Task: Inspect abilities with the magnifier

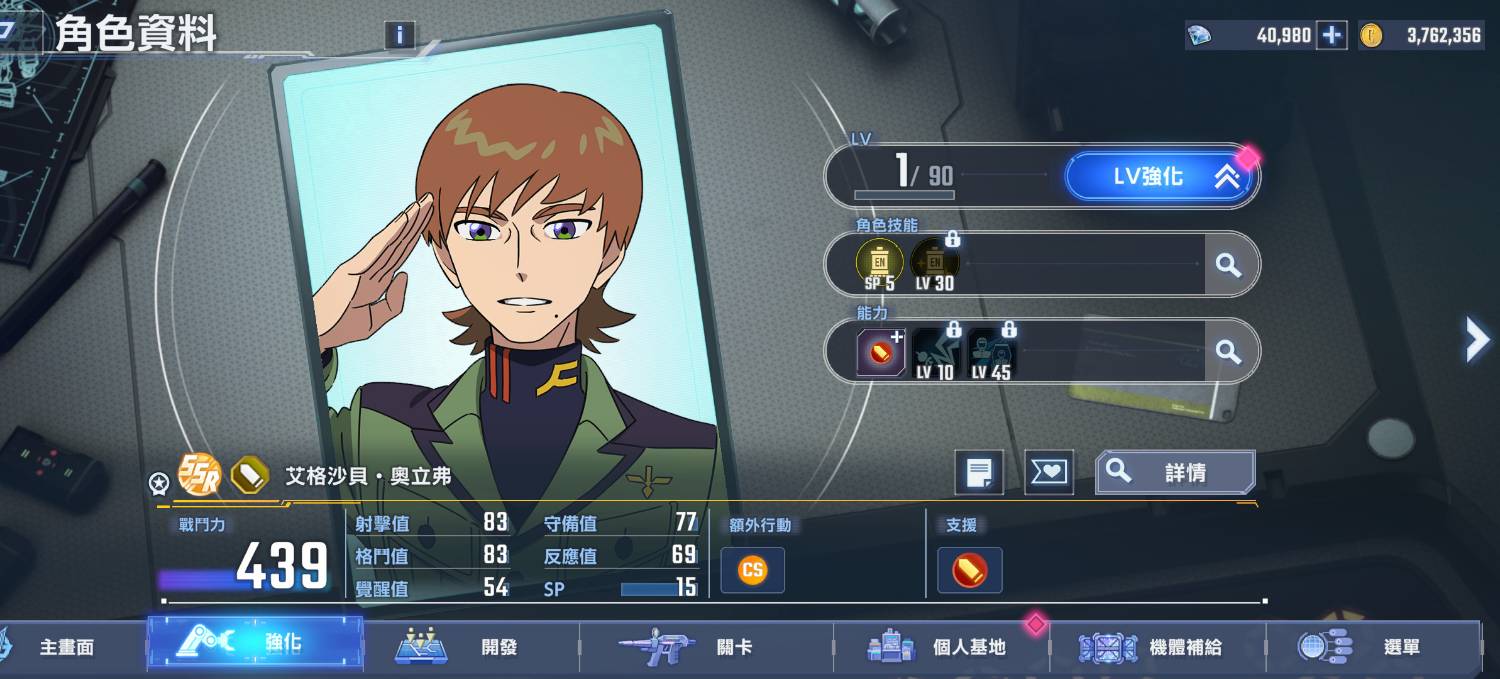Action: 1228,351
